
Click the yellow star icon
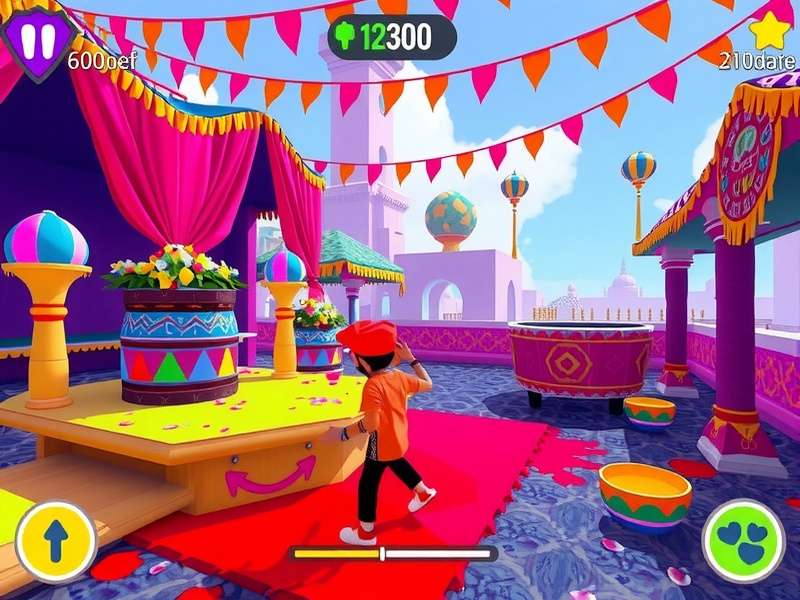769,31
